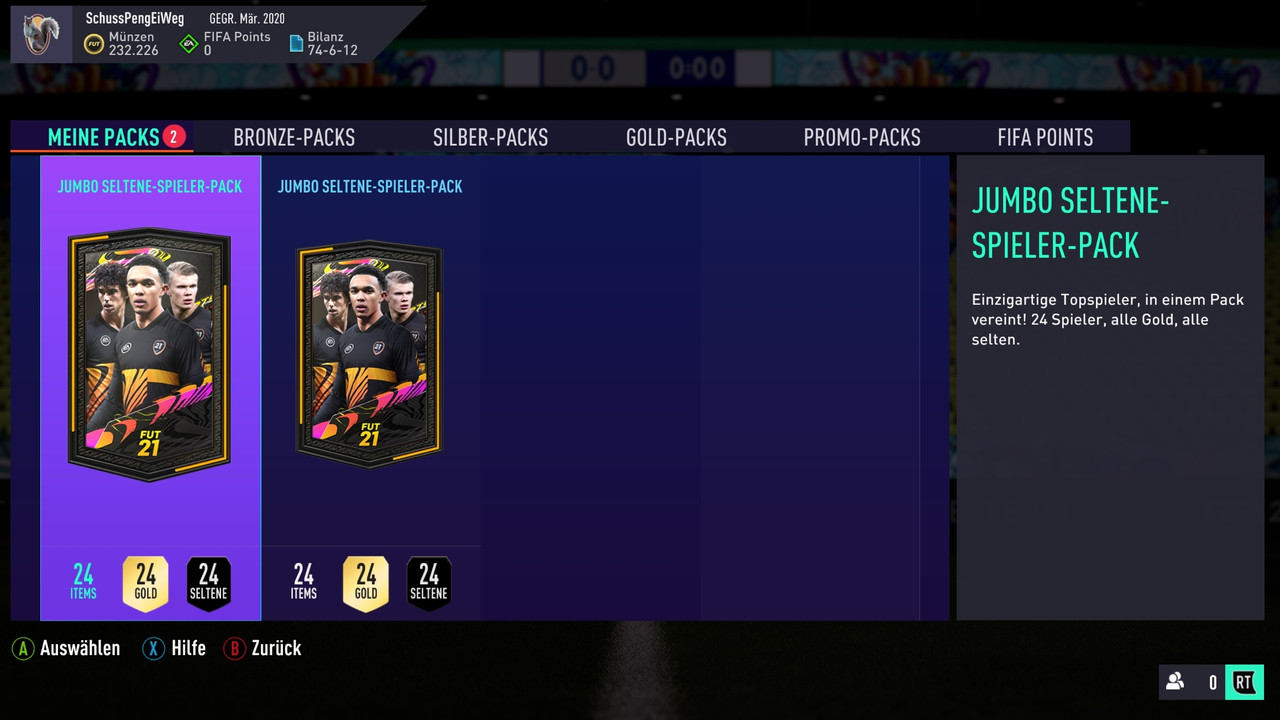1280x720 pixels.
Task: Select the unhighlighted Jumbo Seltene-Spieler-Pack card
Action: [370, 355]
